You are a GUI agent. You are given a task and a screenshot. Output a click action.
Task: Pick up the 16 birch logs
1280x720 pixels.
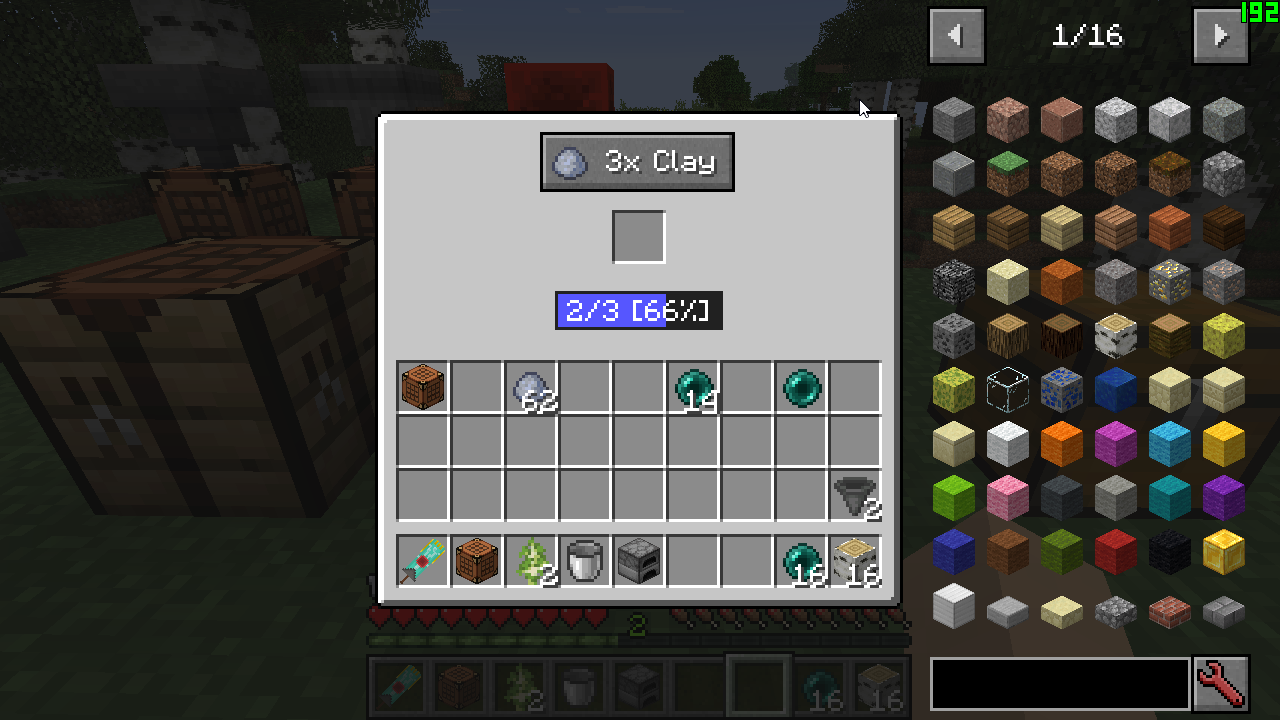(x=854, y=561)
